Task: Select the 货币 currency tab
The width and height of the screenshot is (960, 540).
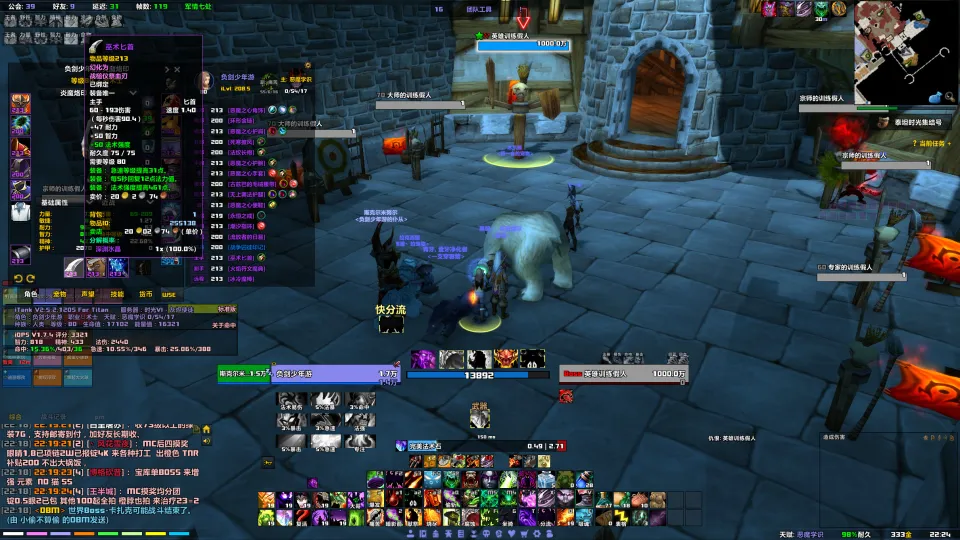Action: [x=145, y=294]
